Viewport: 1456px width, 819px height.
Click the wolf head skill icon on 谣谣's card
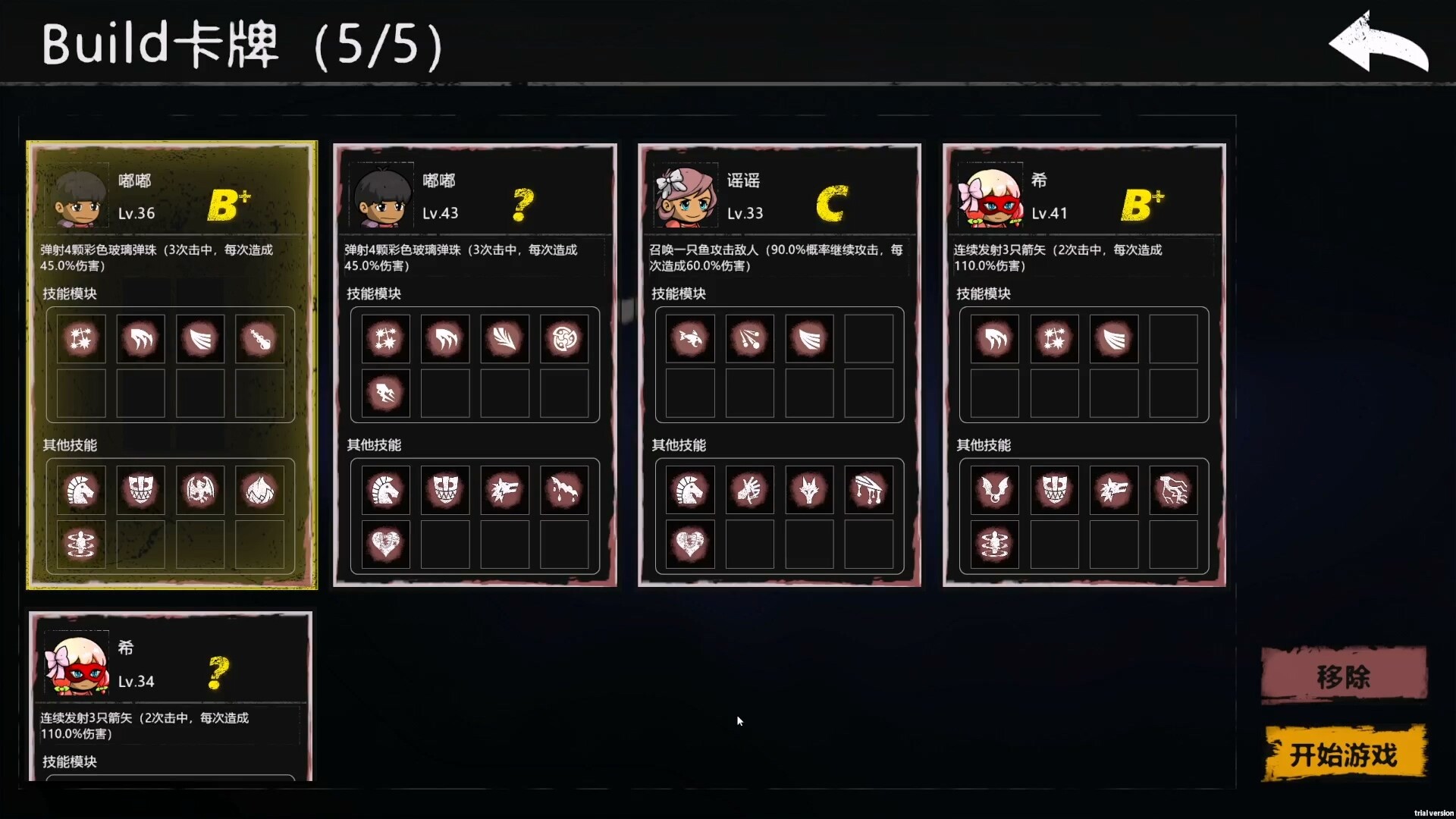[x=809, y=489]
